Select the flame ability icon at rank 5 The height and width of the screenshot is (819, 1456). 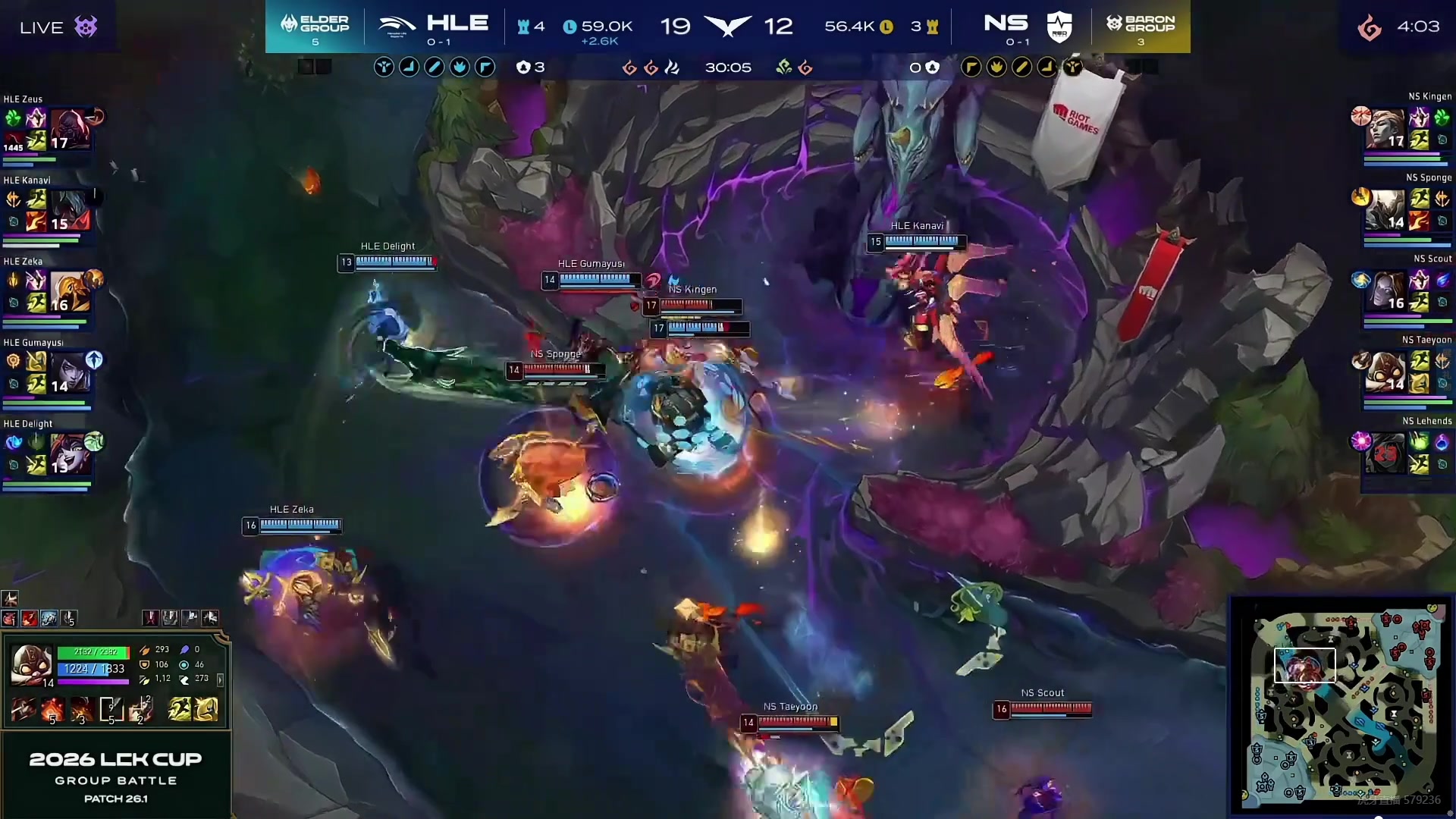(52, 710)
